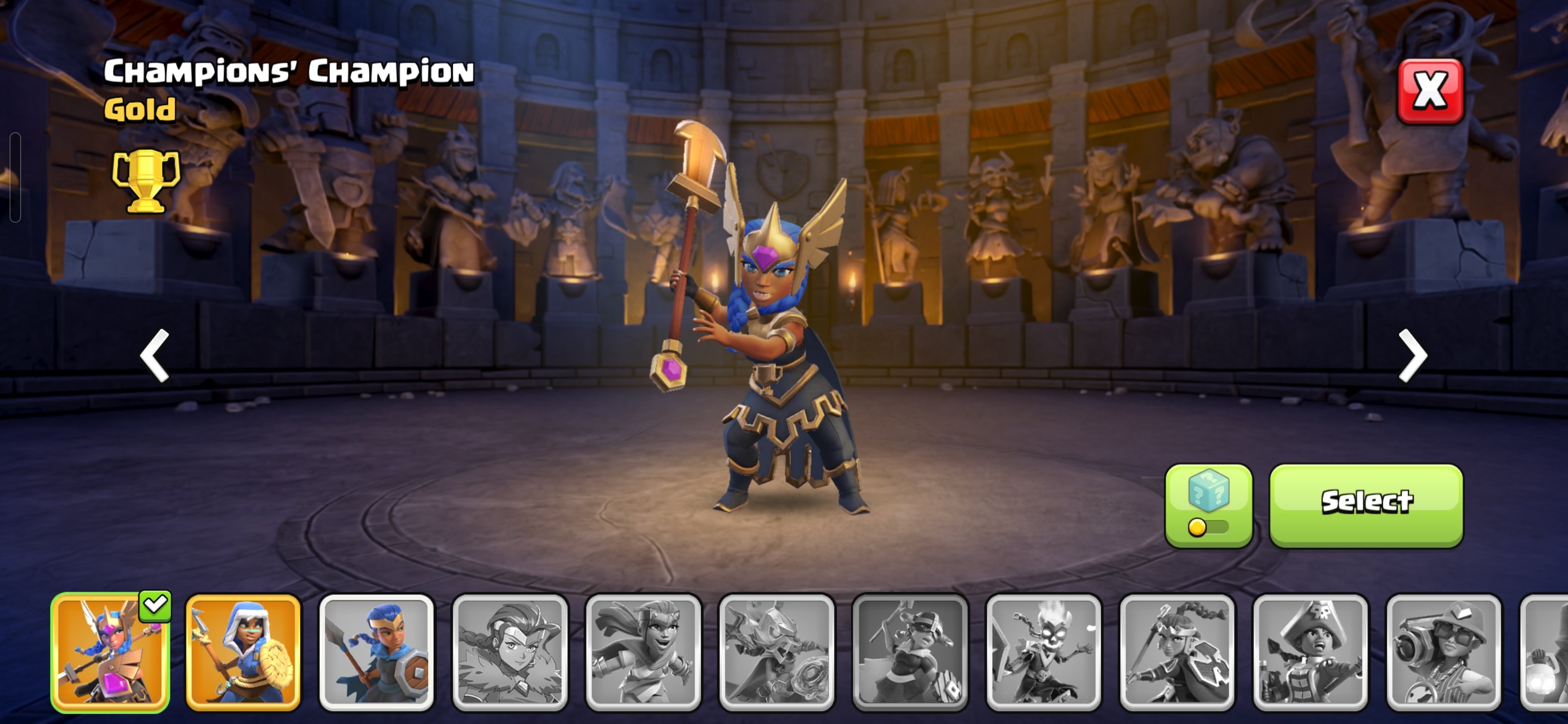Select the default Royal Champion skin thumbnail

(376, 652)
